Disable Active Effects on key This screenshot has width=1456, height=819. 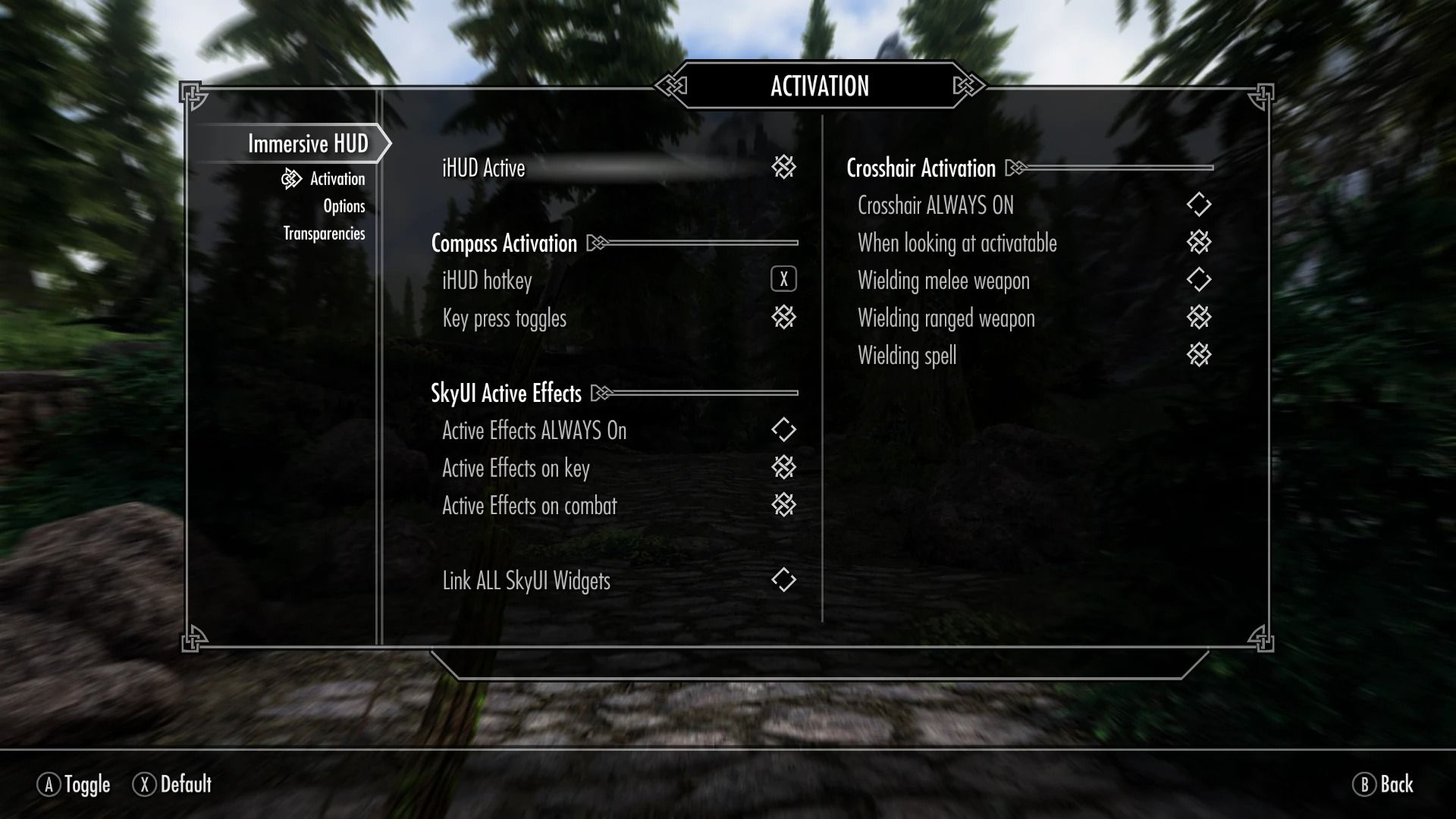pyautogui.click(x=785, y=468)
